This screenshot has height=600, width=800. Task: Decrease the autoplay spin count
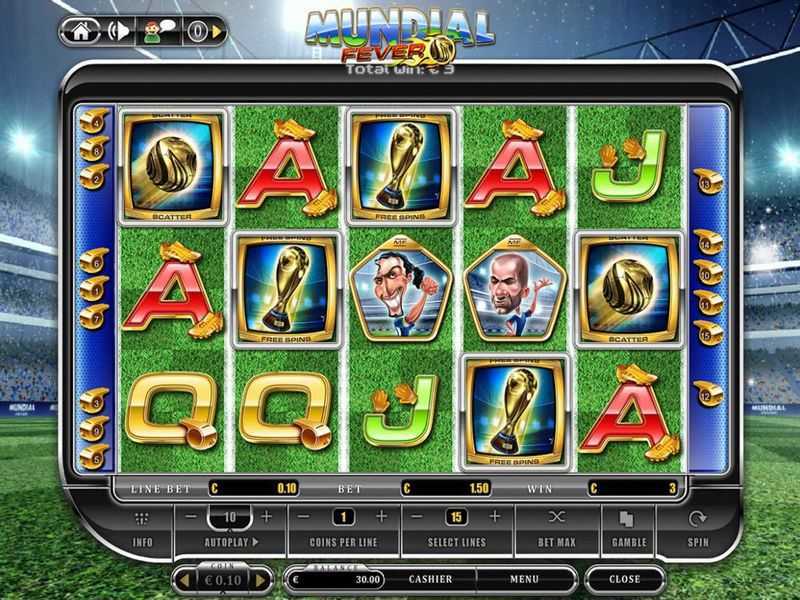coord(191,517)
